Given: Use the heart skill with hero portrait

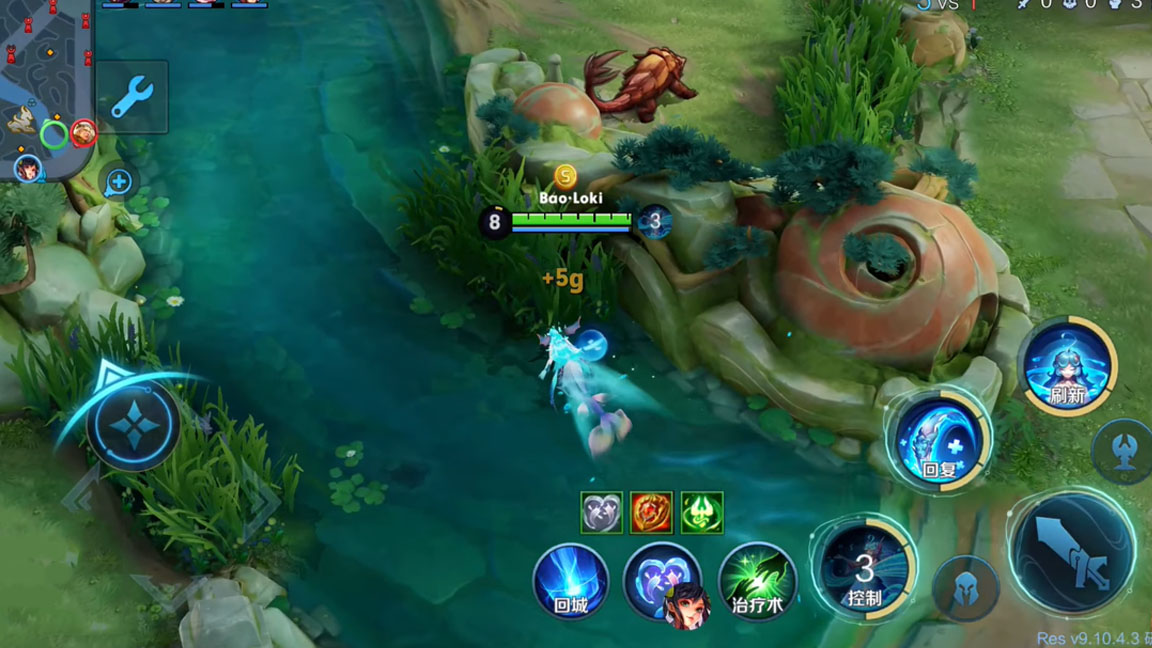Looking at the screenshot, I should pyautogui.click(x=661, y=582).
